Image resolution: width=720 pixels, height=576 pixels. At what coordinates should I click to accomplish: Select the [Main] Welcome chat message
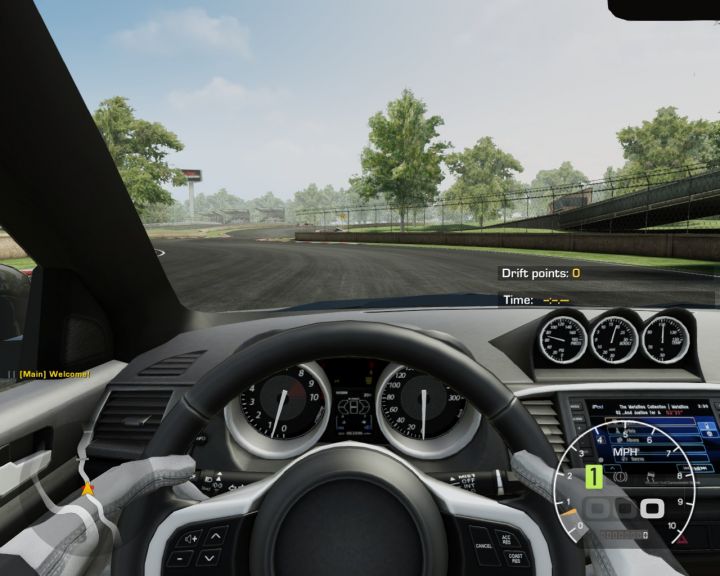(53, 374)
